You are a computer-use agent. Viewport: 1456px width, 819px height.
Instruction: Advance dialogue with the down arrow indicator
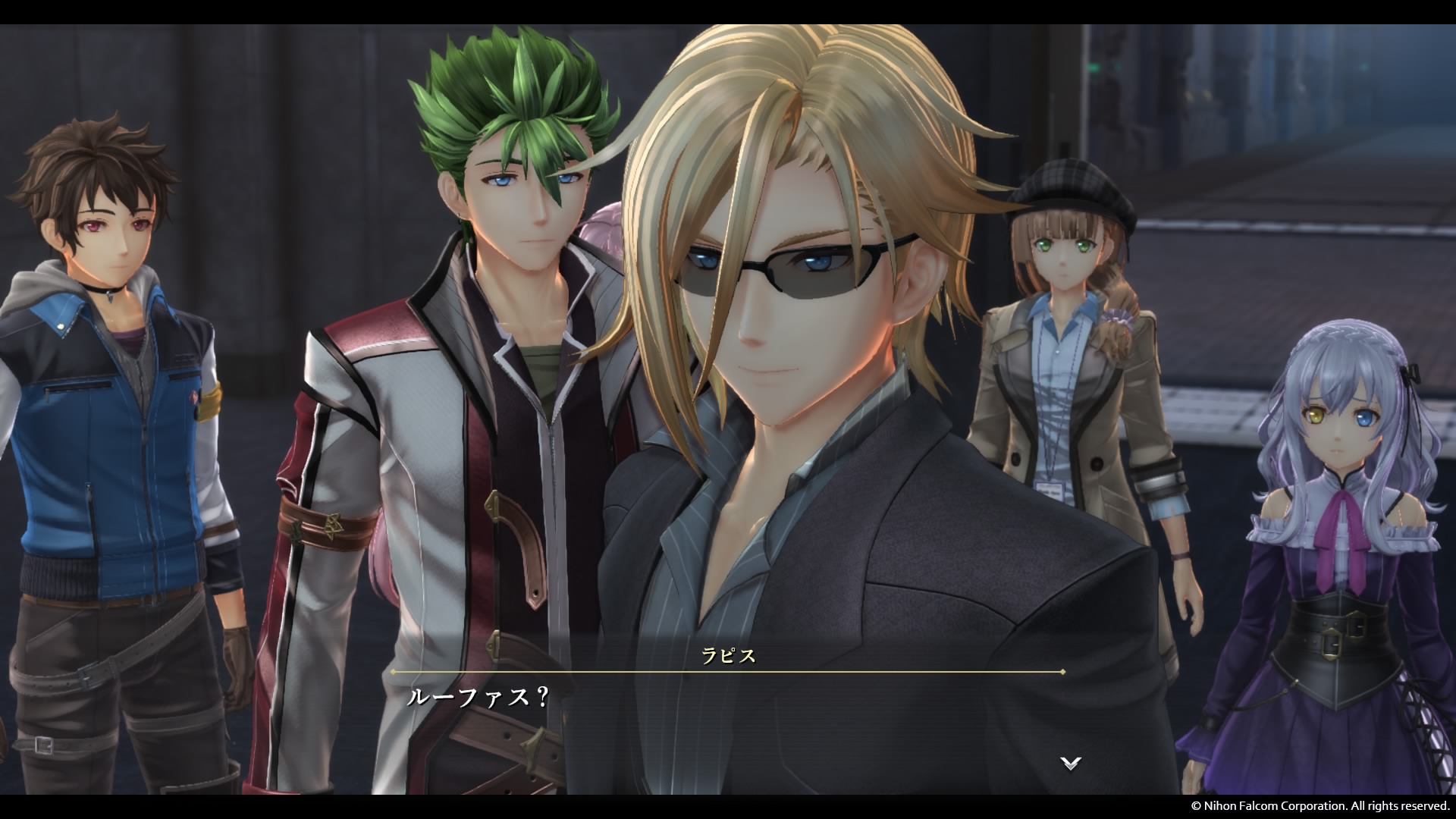pos(1070,763)
